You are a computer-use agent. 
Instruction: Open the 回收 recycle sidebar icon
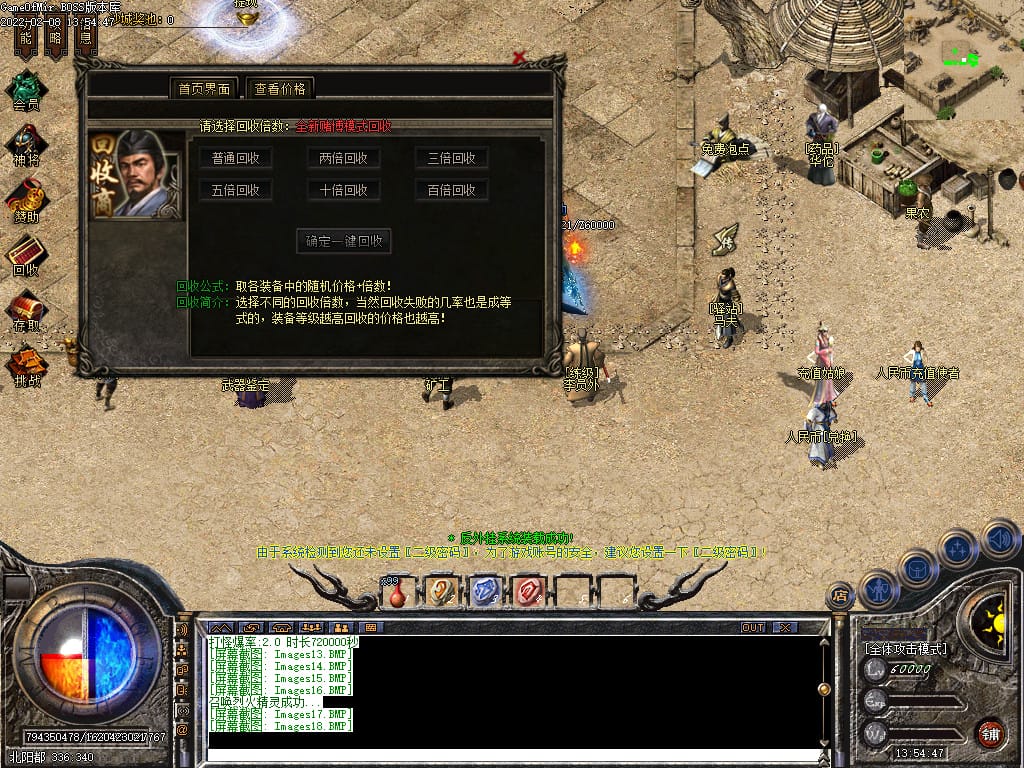pos(26,254)
